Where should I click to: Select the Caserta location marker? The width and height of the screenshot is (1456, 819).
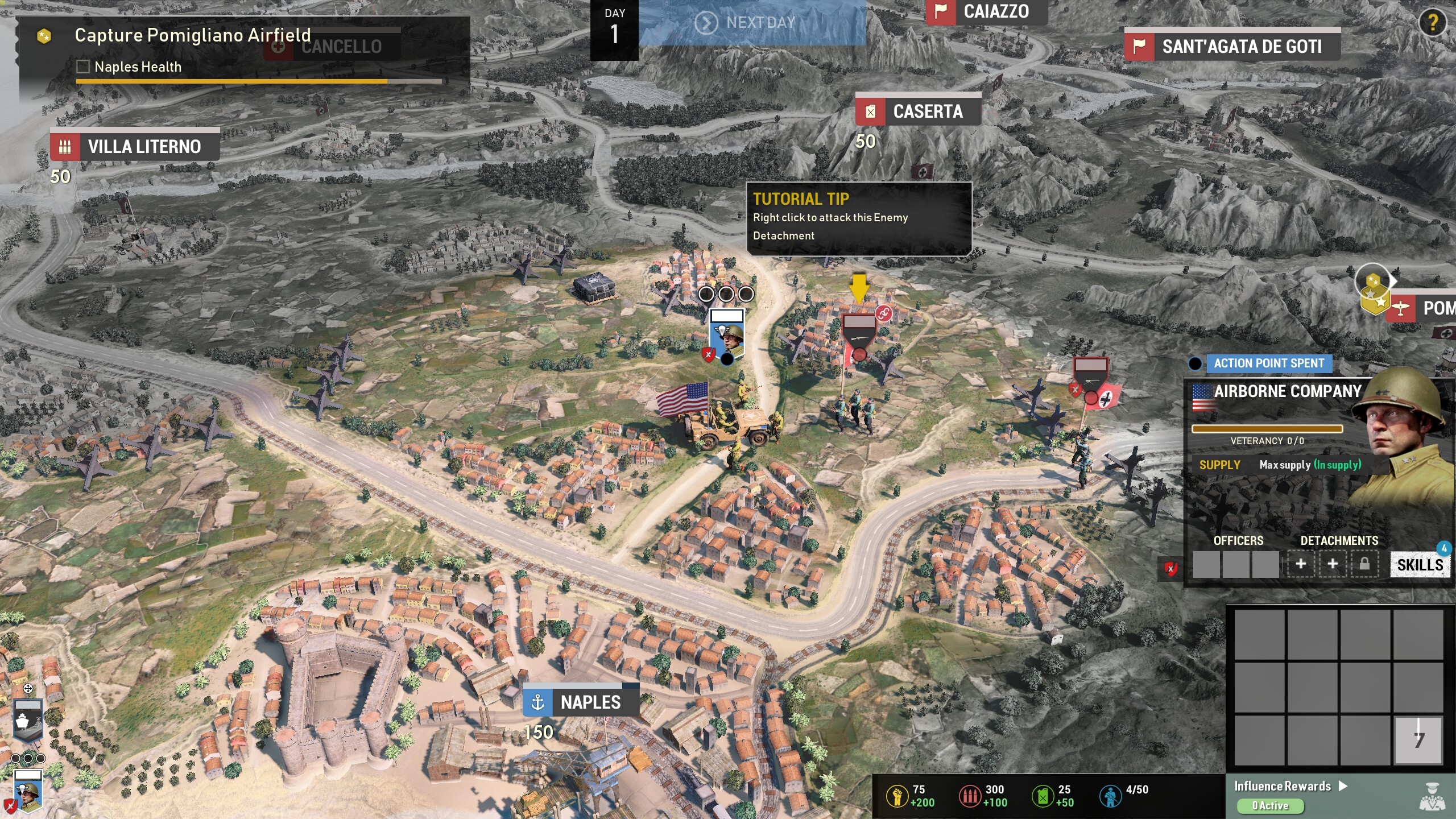(x=918, y=111)
